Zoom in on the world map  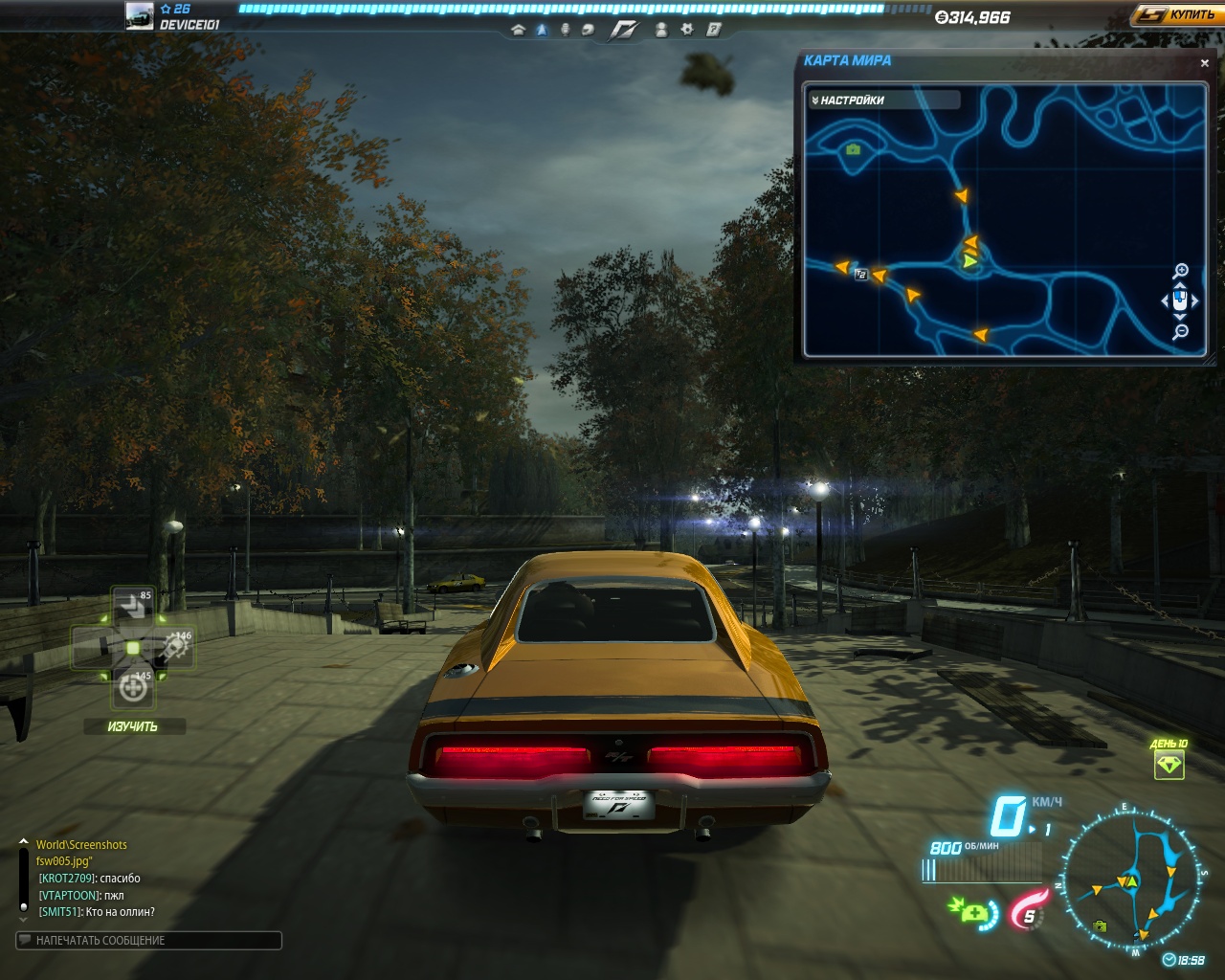point(1181,271)
